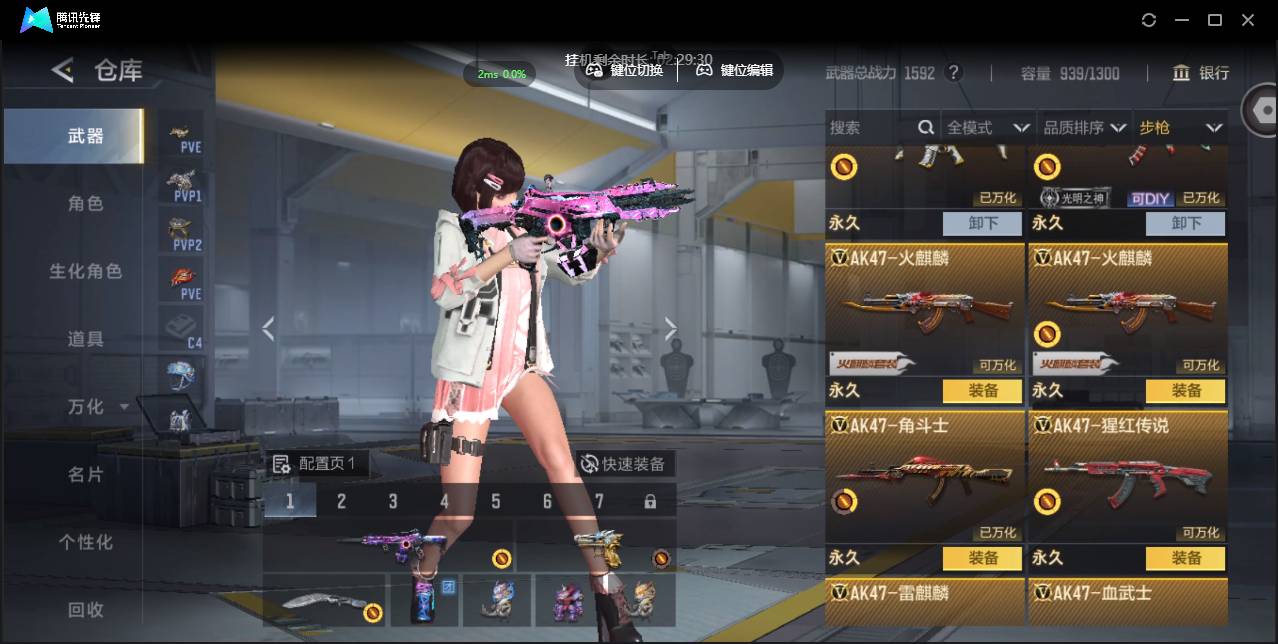Open 键位编辑 key mapping editor
Viewport: 1278px width, 644px height.
coord(735,70)
